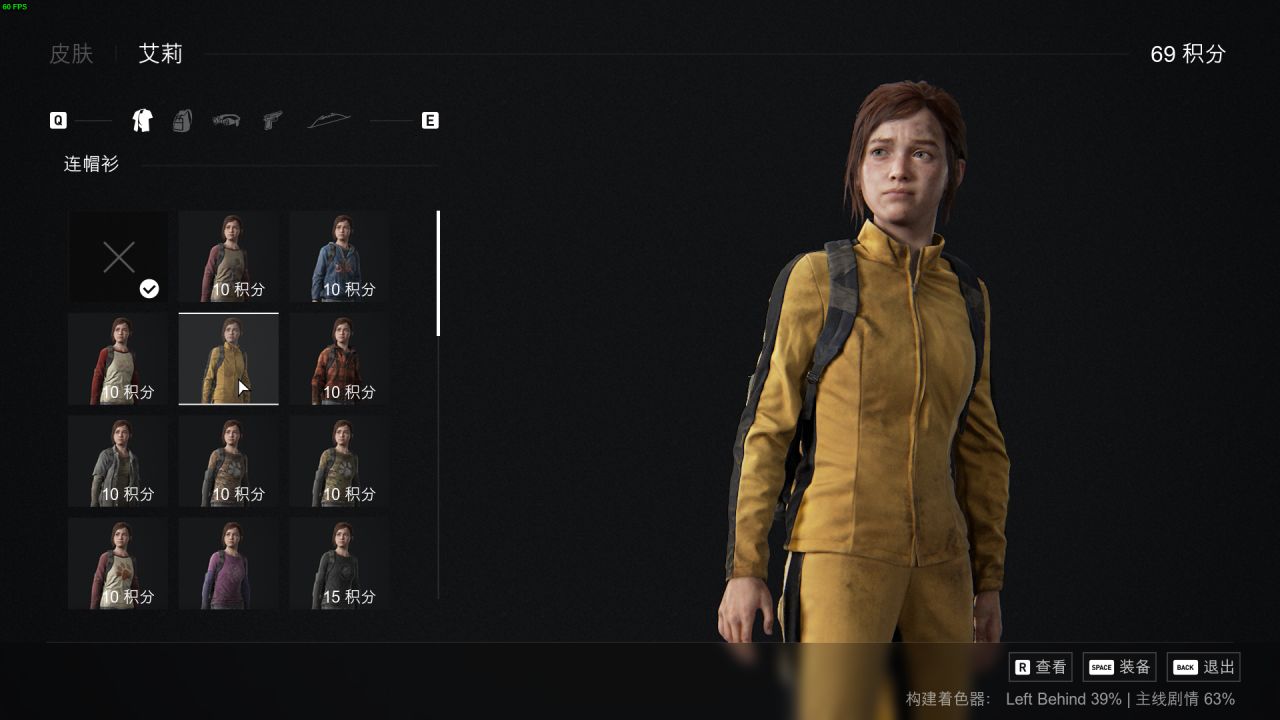This screenshot has width=1280, height=720.
Task: Go back to the 皮肤 skins menu
Action: click(x=71, y=54)
